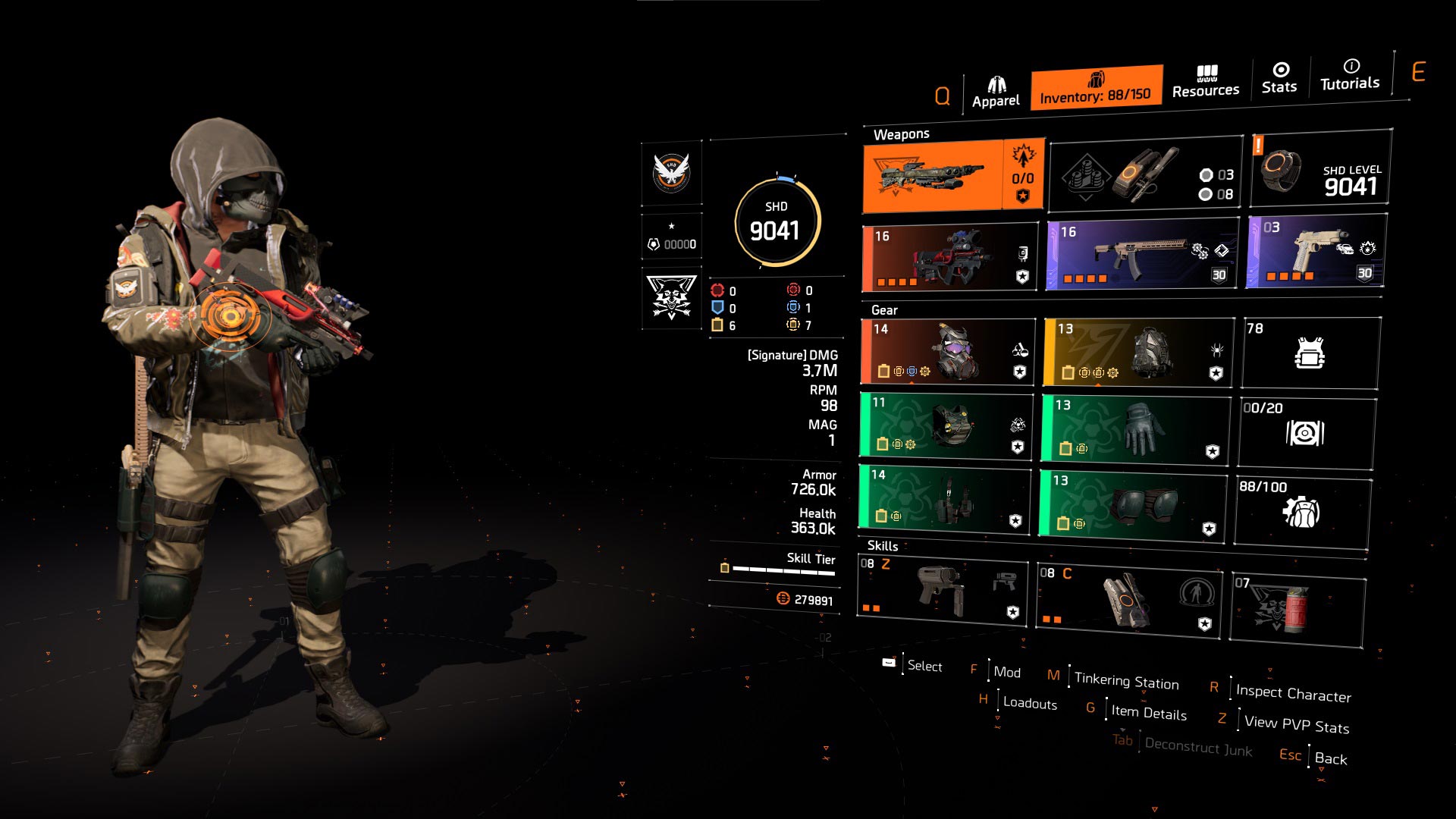Show the Stats tab
This screenshot has height=819, width=1456.
(1279, 78)
